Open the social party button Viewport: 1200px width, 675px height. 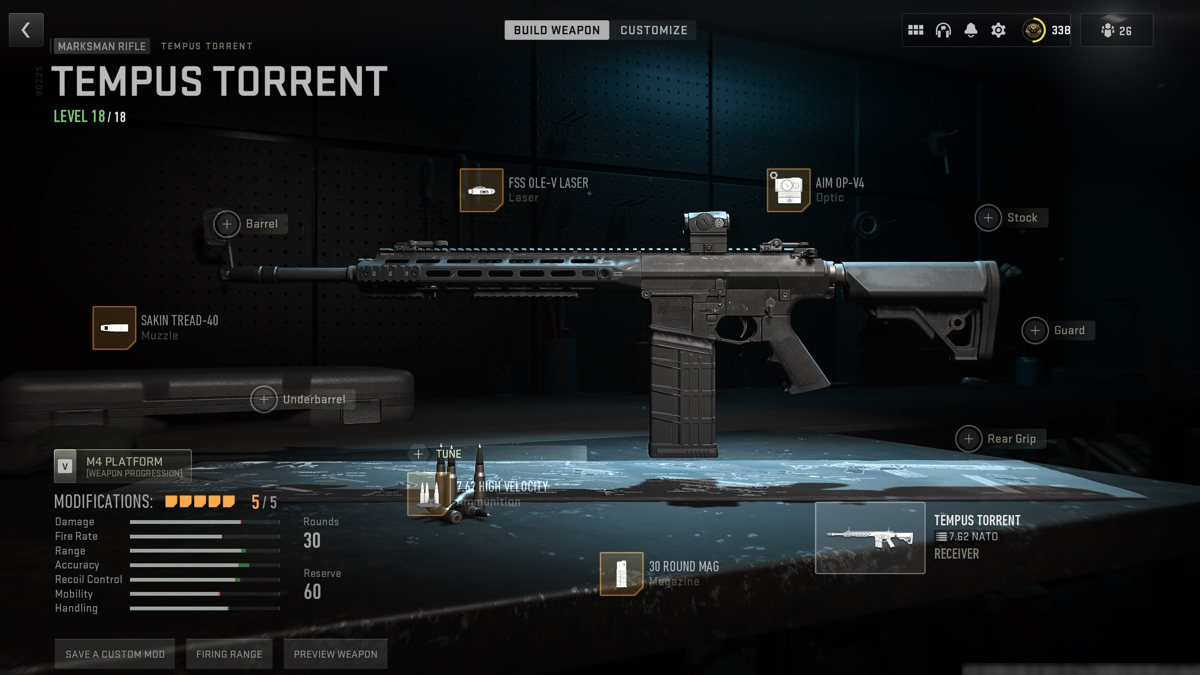click(1116, 30)
